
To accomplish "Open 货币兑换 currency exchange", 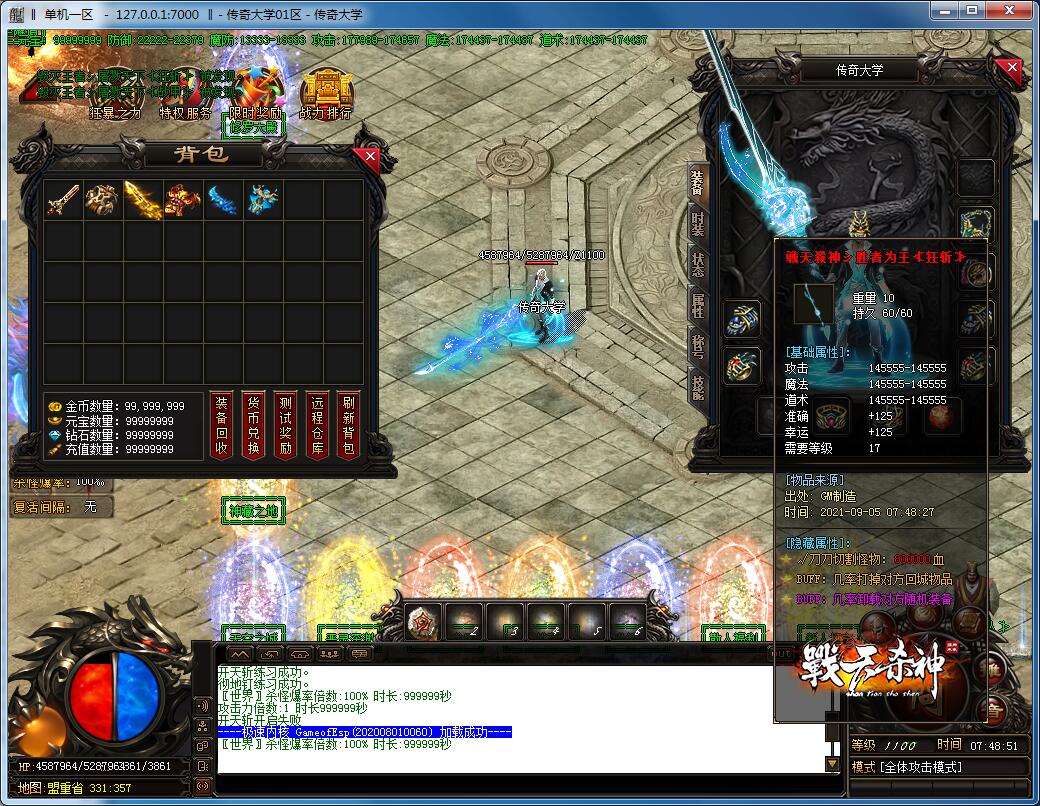I will 253,425.
